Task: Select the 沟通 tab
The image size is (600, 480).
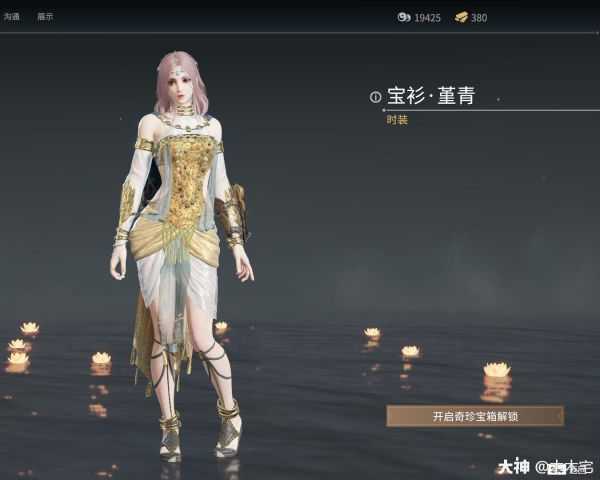Action: coord(13,17)
